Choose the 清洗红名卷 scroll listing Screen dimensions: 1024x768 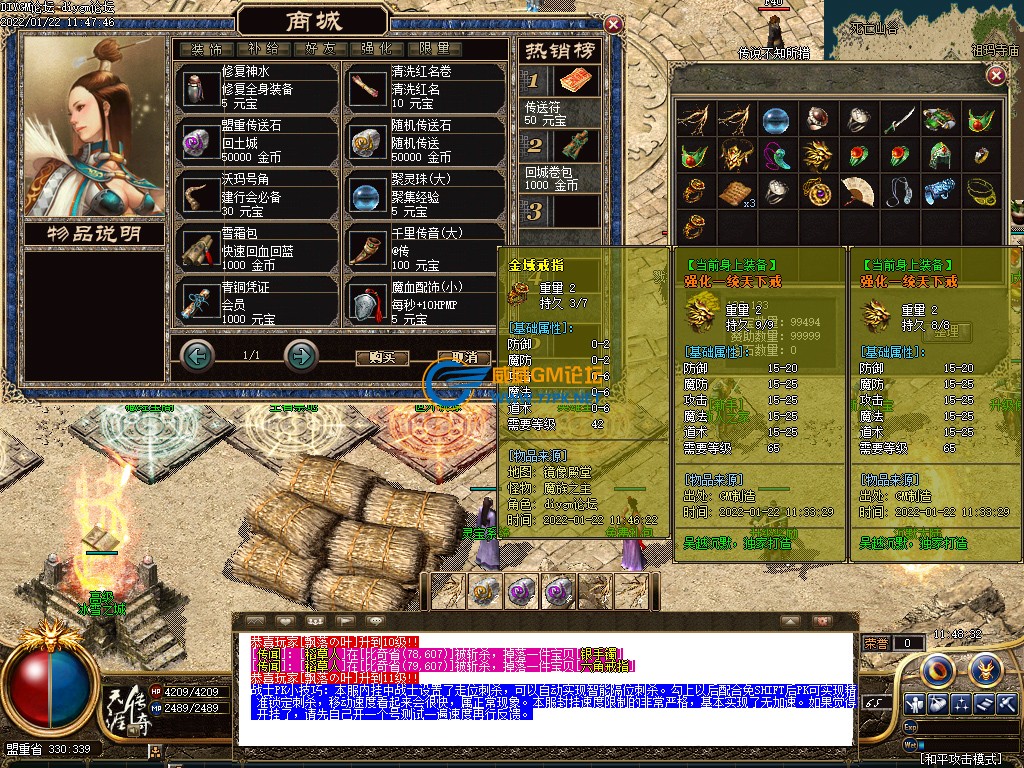pos(427,87)
